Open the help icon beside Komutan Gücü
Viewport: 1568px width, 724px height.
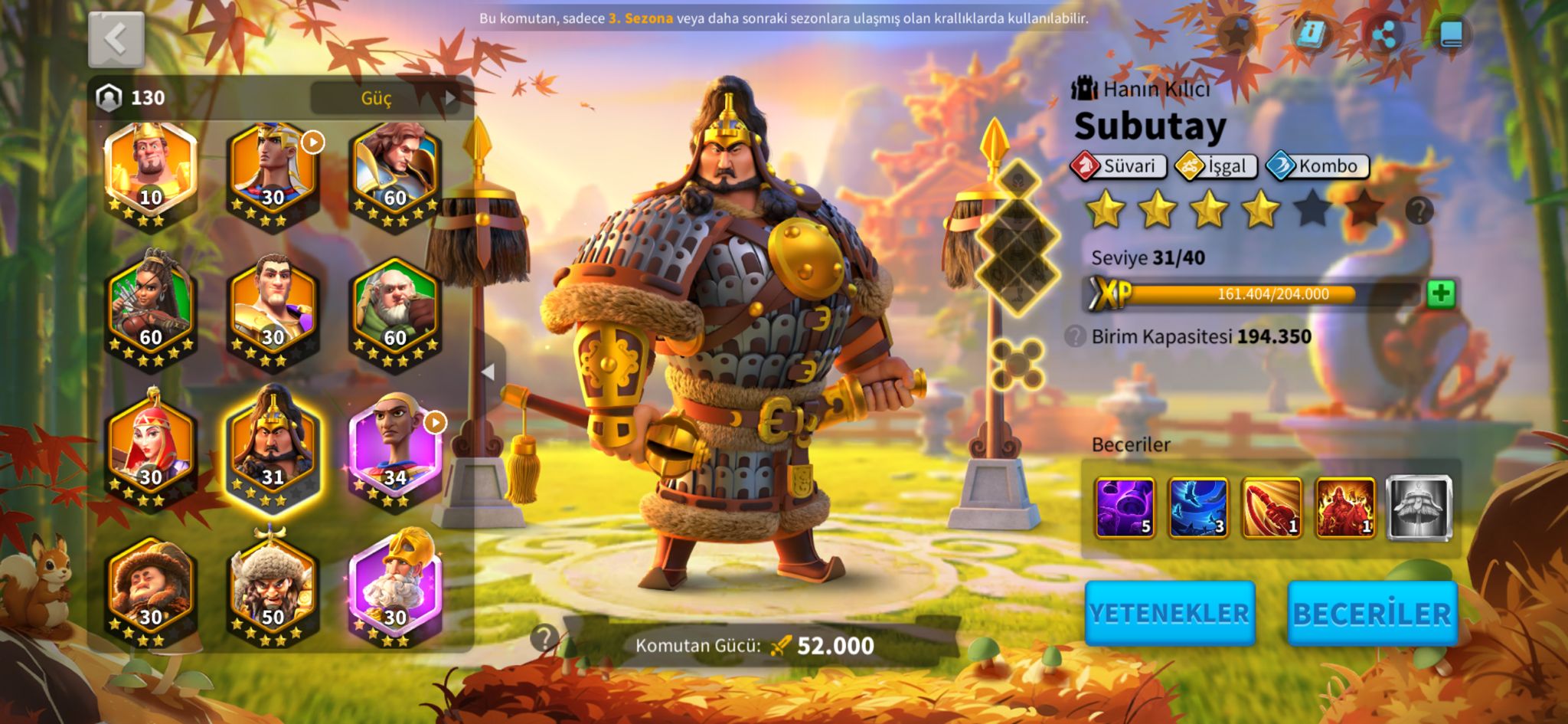pos(544,637)
